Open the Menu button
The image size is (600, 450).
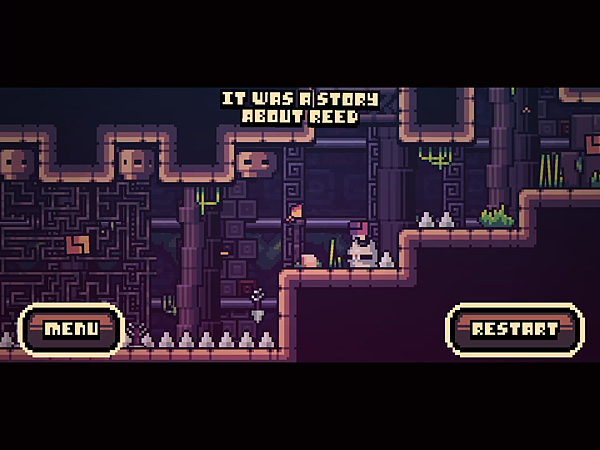(x=71, y=329)
